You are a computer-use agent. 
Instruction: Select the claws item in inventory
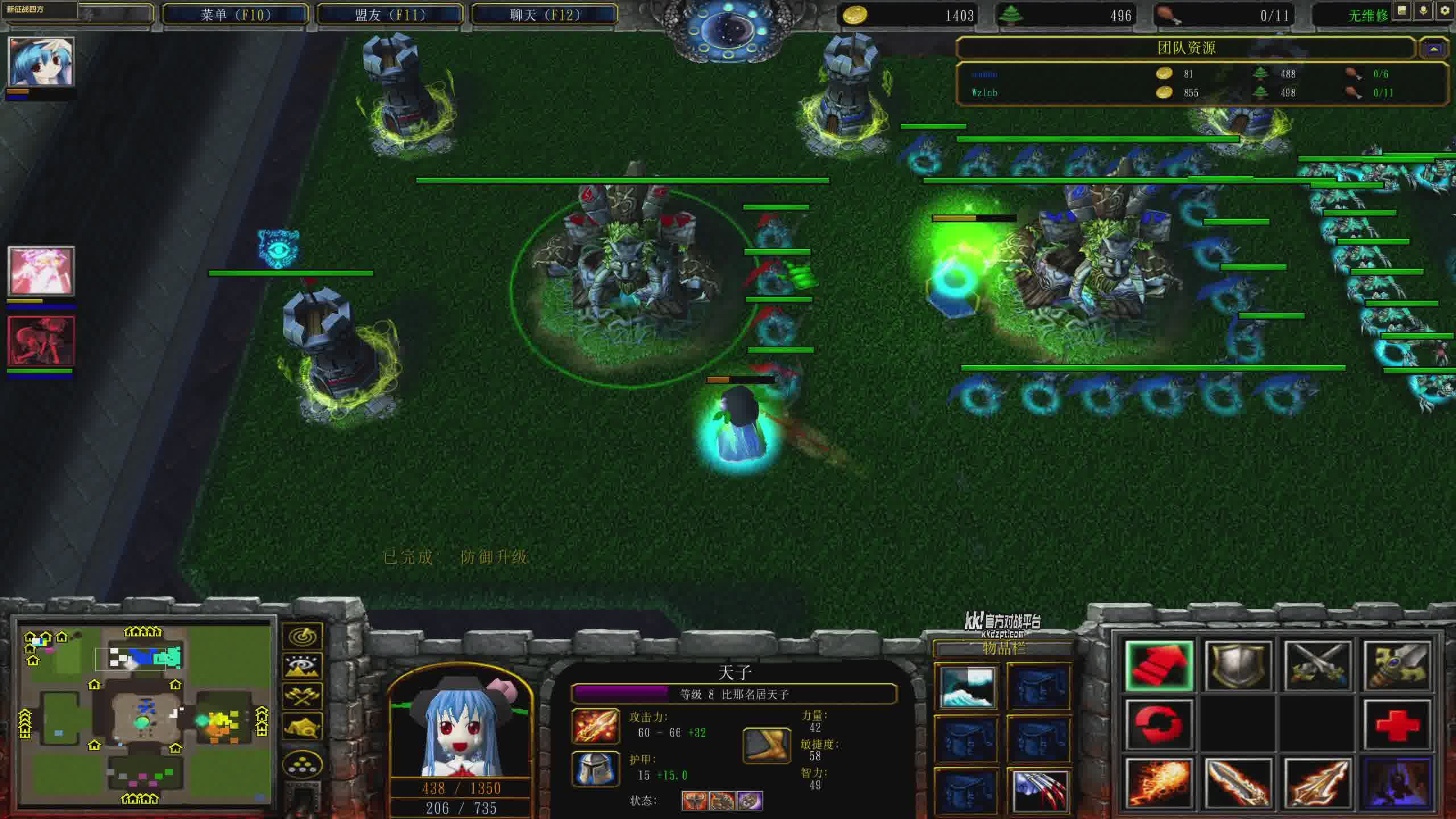(1039, 791)
